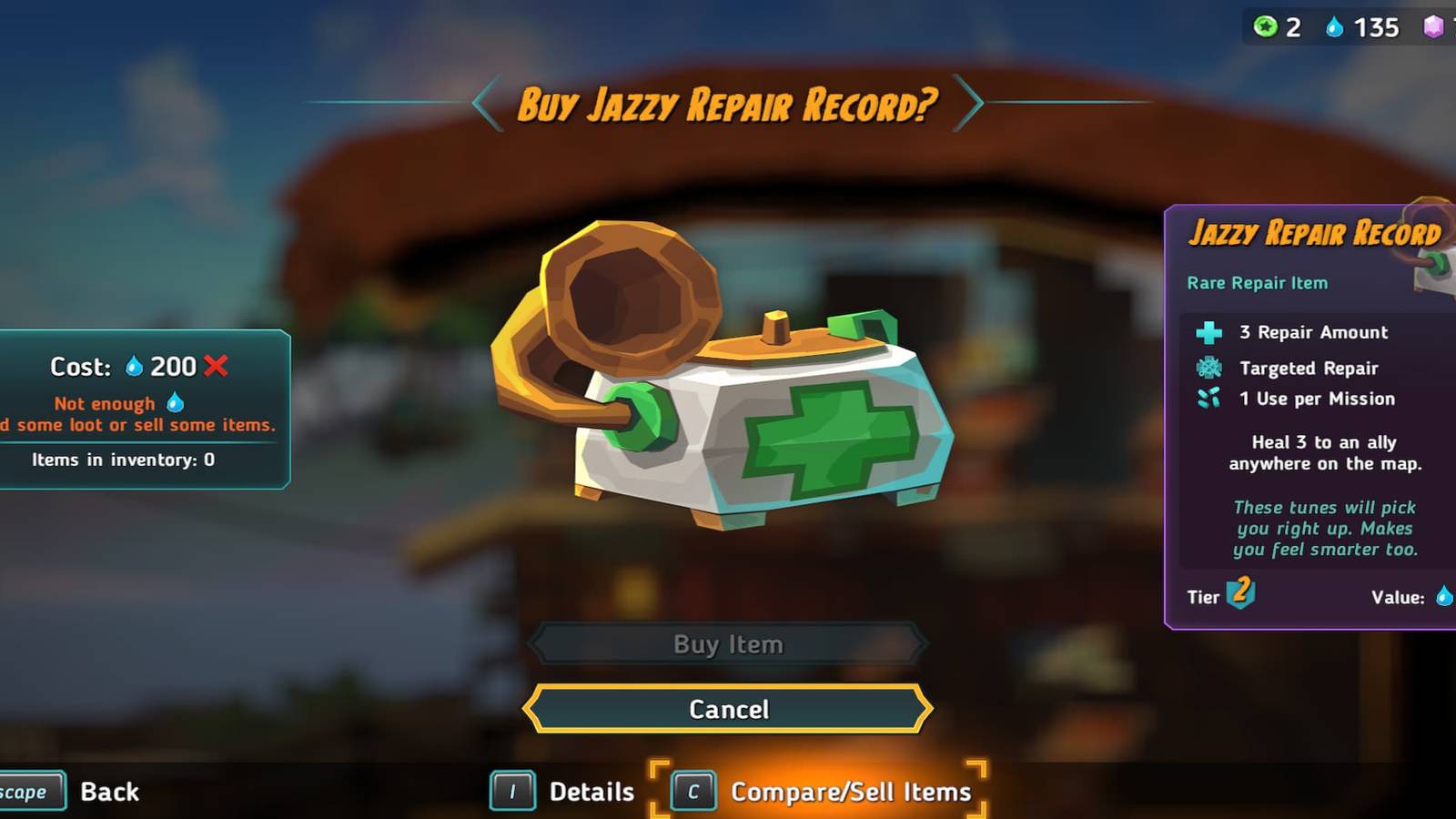Click the Targeted Repair snowflake icon
Screen dimensions: 1456x819
pos(1208,367)
